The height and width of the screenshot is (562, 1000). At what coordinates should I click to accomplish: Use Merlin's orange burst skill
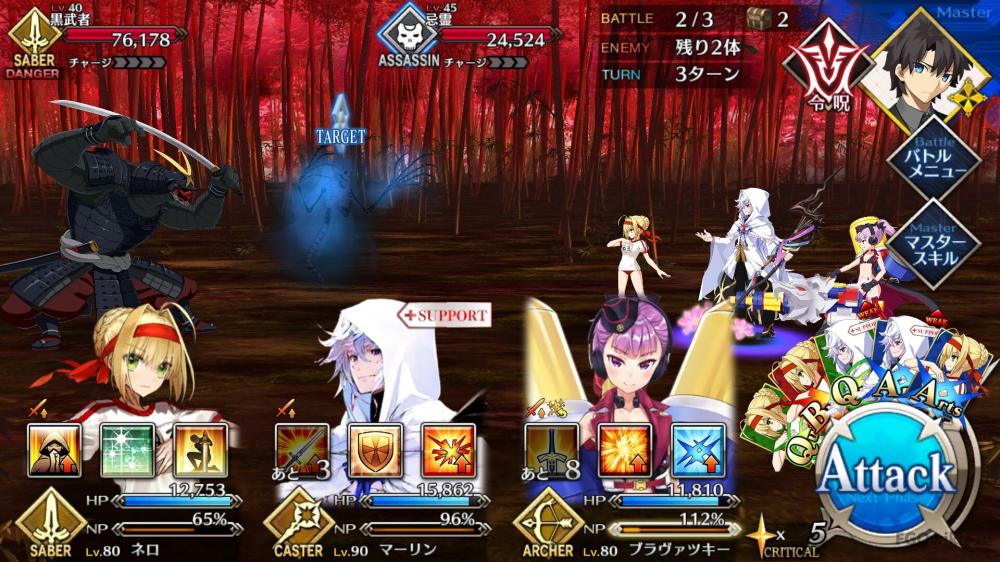pos(447,450)
